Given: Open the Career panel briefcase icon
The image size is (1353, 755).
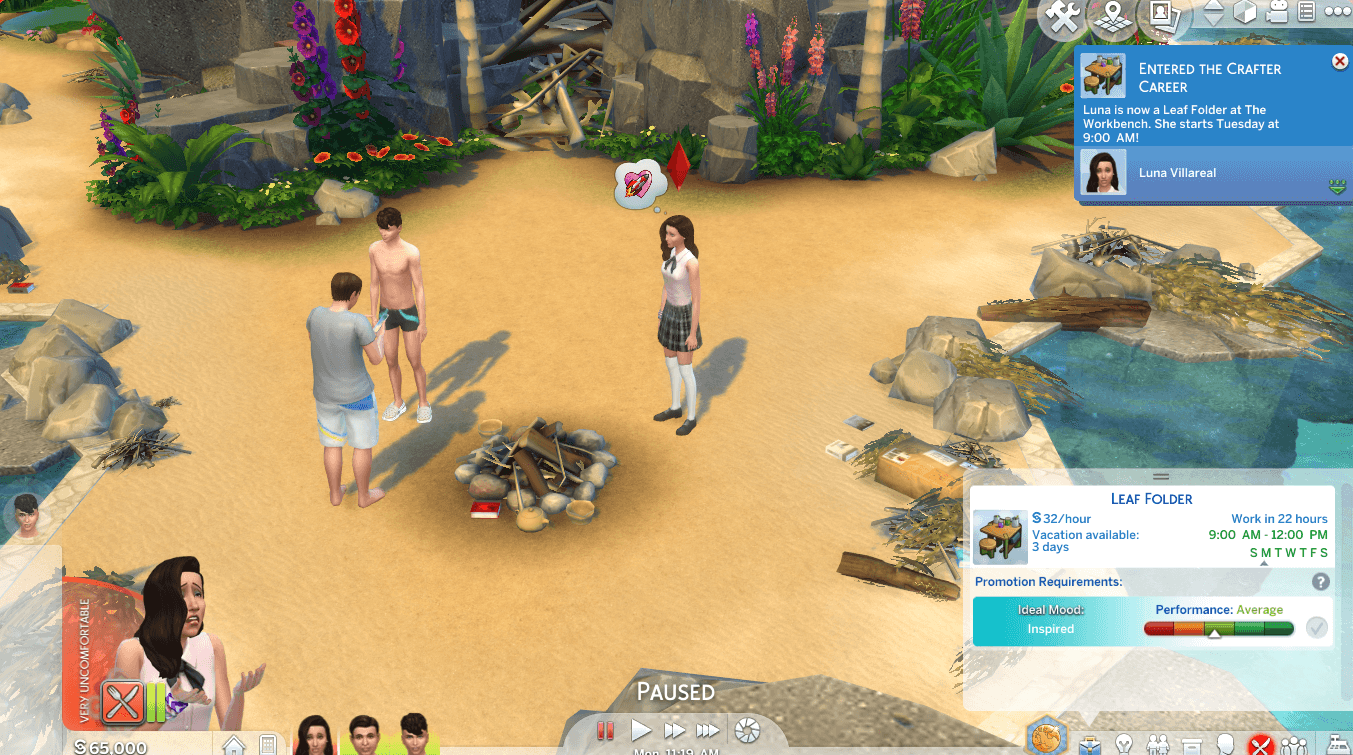Looking at the screenshot, I should (1090, 745).
